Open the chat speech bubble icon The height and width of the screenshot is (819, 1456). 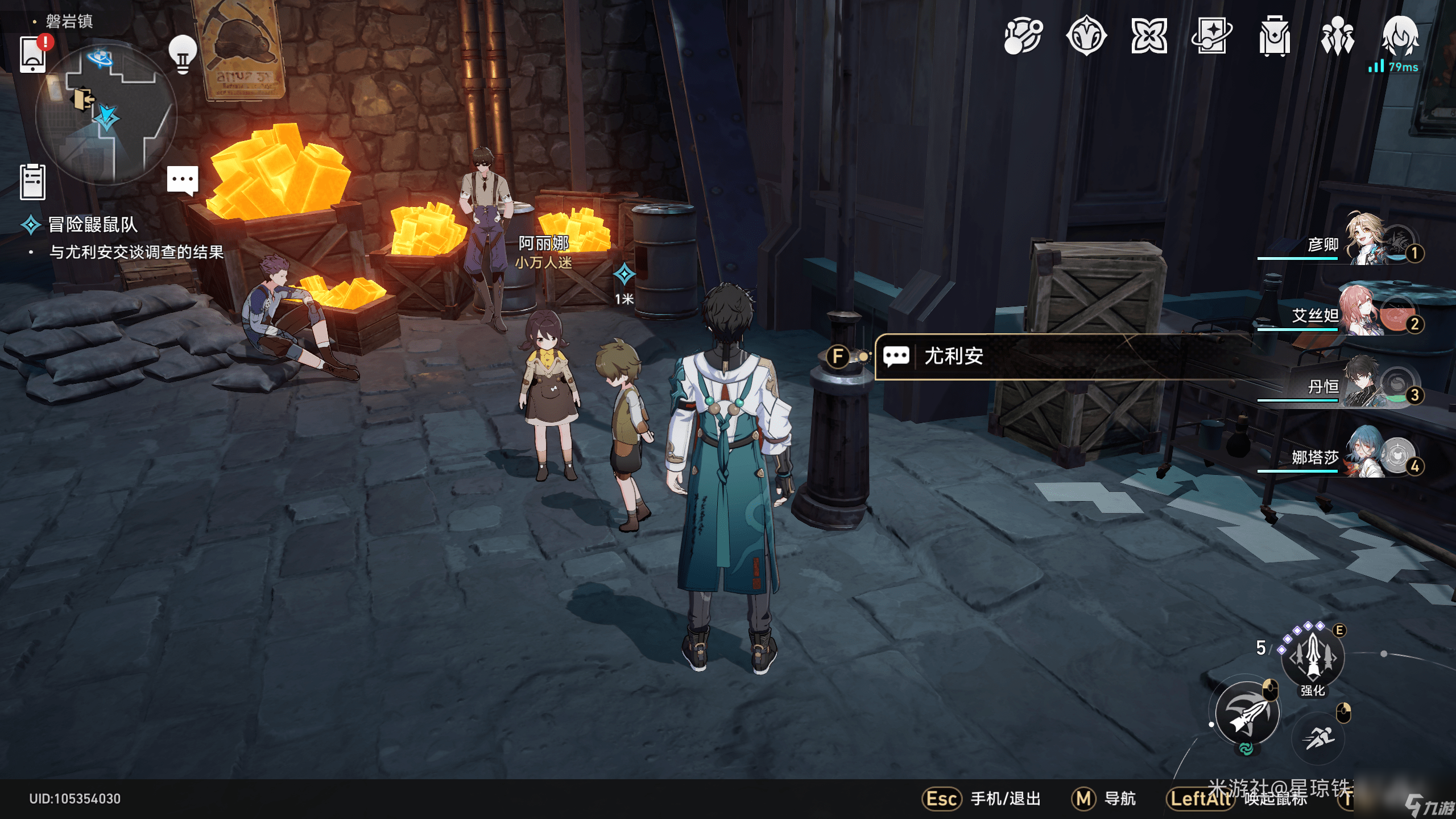click(x=183, y=180)
